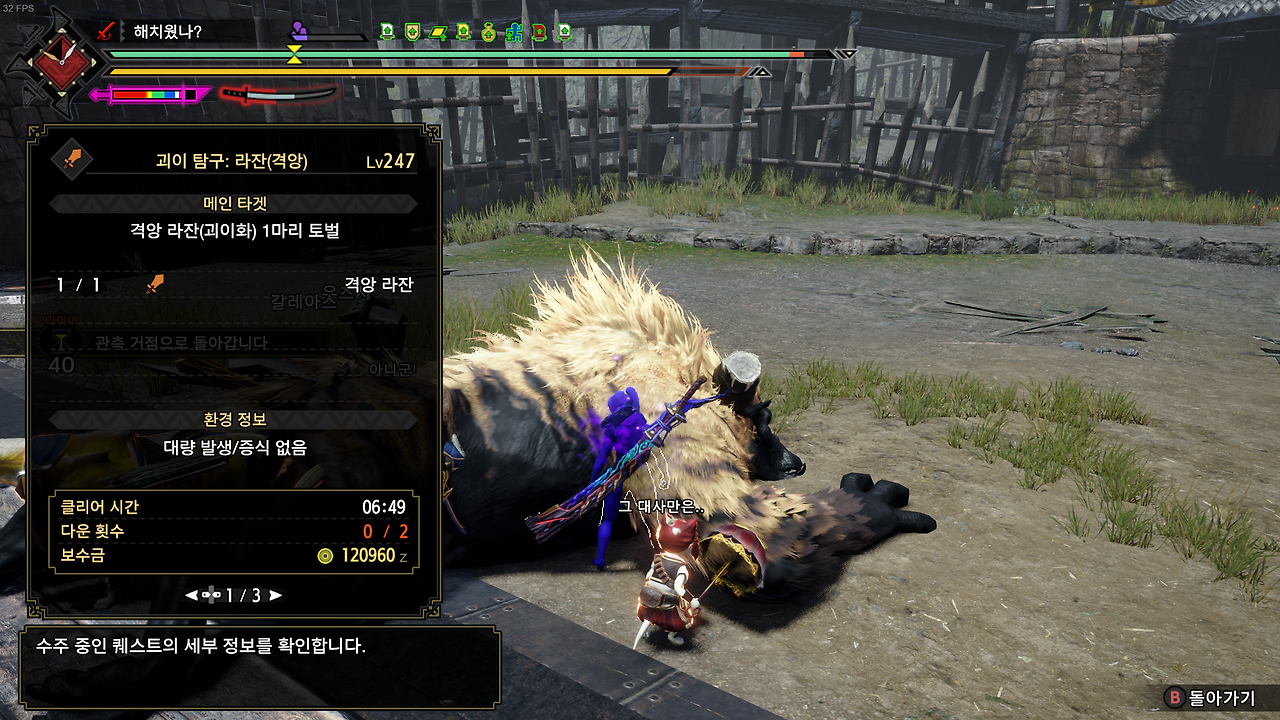This screenshot has width=1280, height=720.
Task: Click the attack up buff icon
Action: pos(386,32)
